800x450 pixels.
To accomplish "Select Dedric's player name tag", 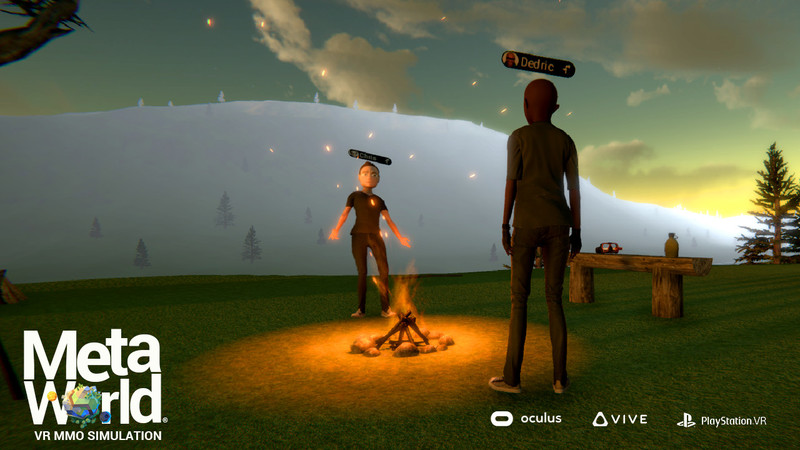I will (538, 63).
